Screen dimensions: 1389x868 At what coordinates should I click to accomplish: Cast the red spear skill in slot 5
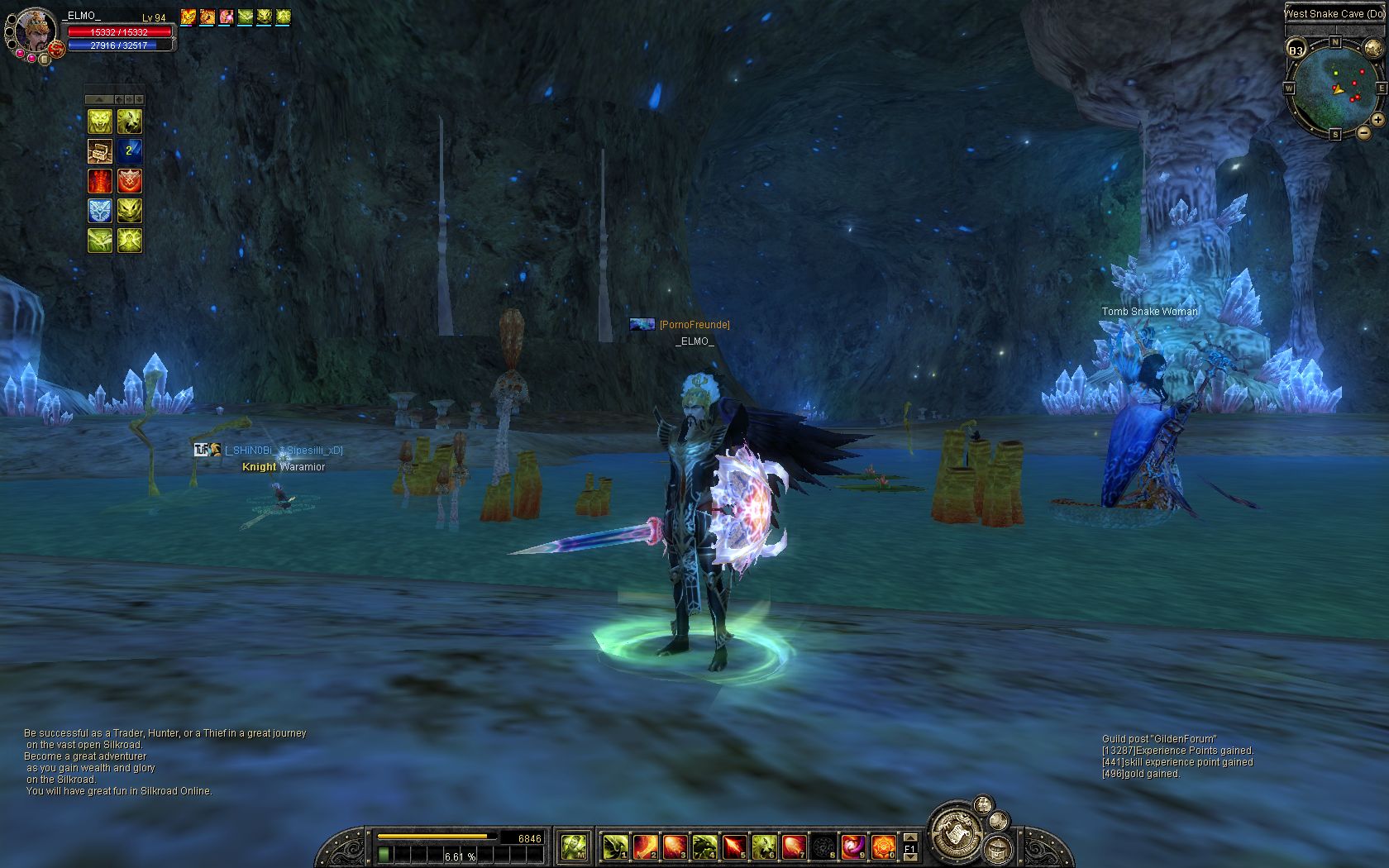(733, 847)
